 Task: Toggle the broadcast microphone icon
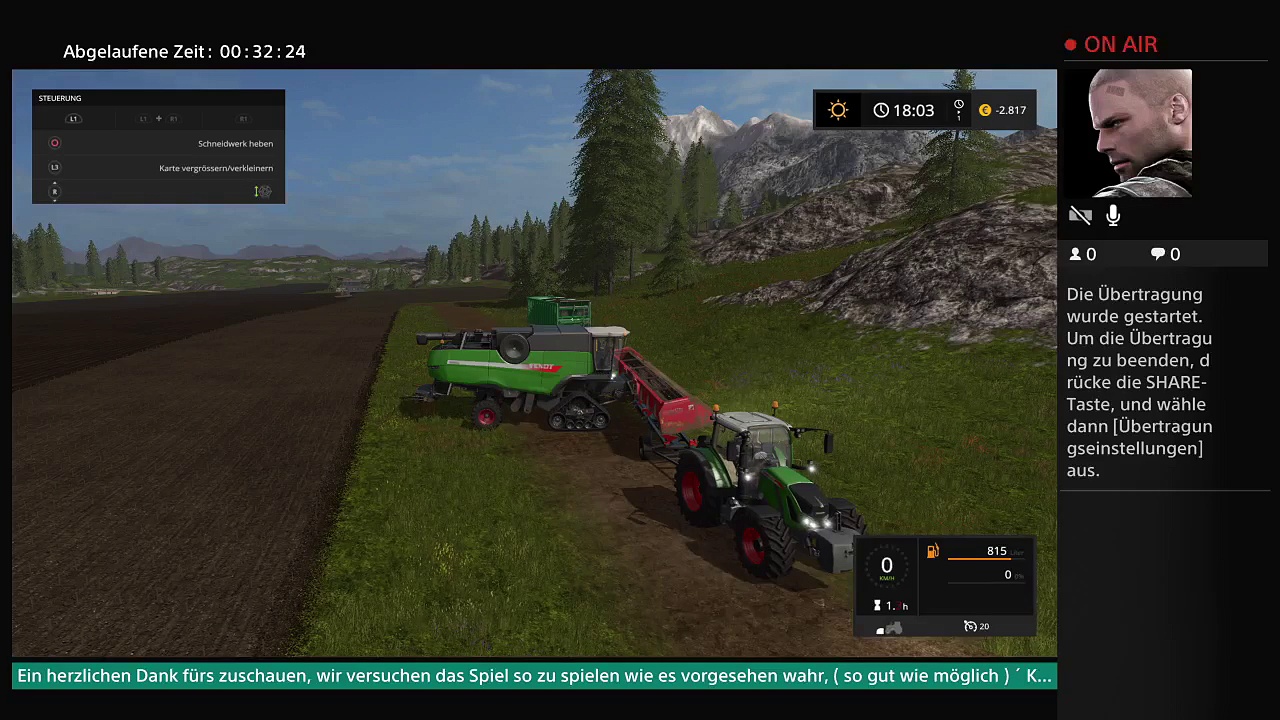1113,215
